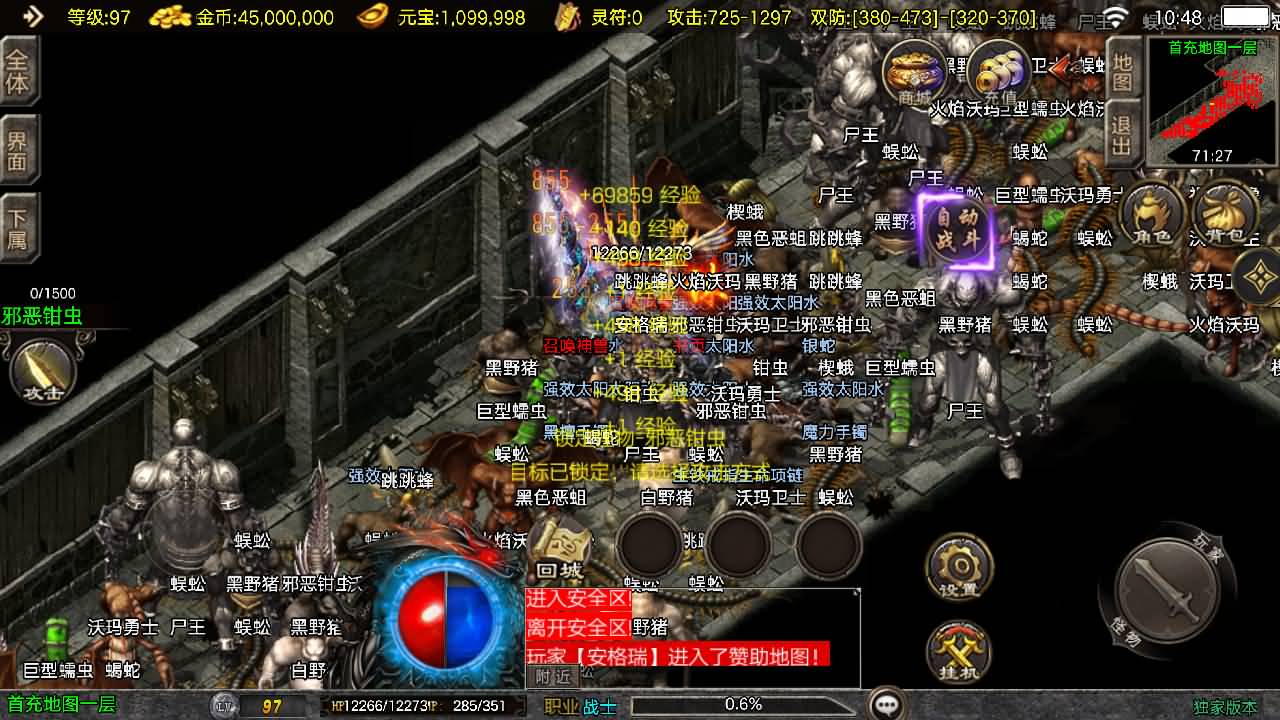Image resolution: width=1280 pixels, height=720 pixels.
Task: Open the chat speech bubble icon
Action: (887, 704)
